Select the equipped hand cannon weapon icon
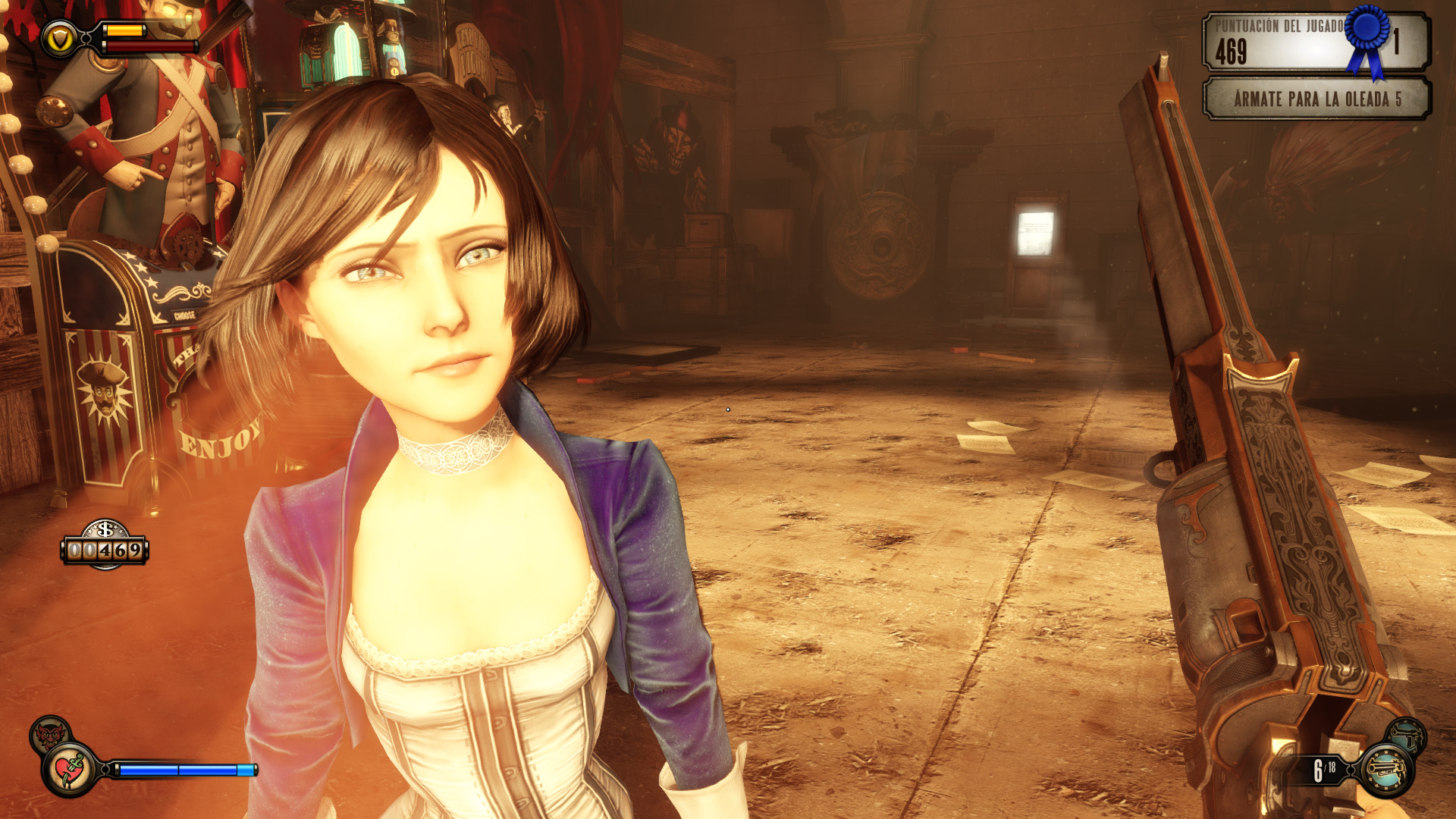The image size is (1456, 819). (x=1386, y=770)
